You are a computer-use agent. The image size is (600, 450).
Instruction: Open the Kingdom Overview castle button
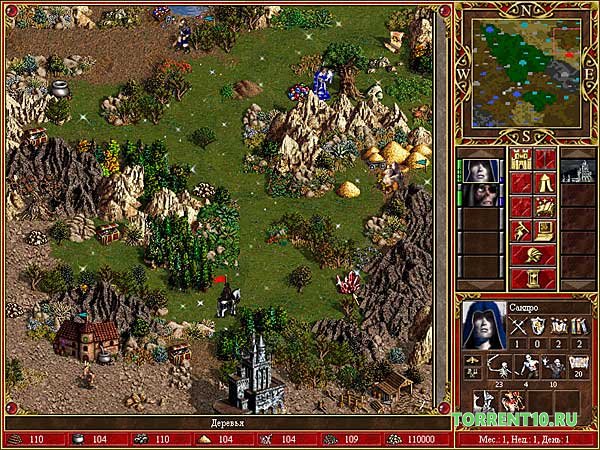click(x=520, y=159)
